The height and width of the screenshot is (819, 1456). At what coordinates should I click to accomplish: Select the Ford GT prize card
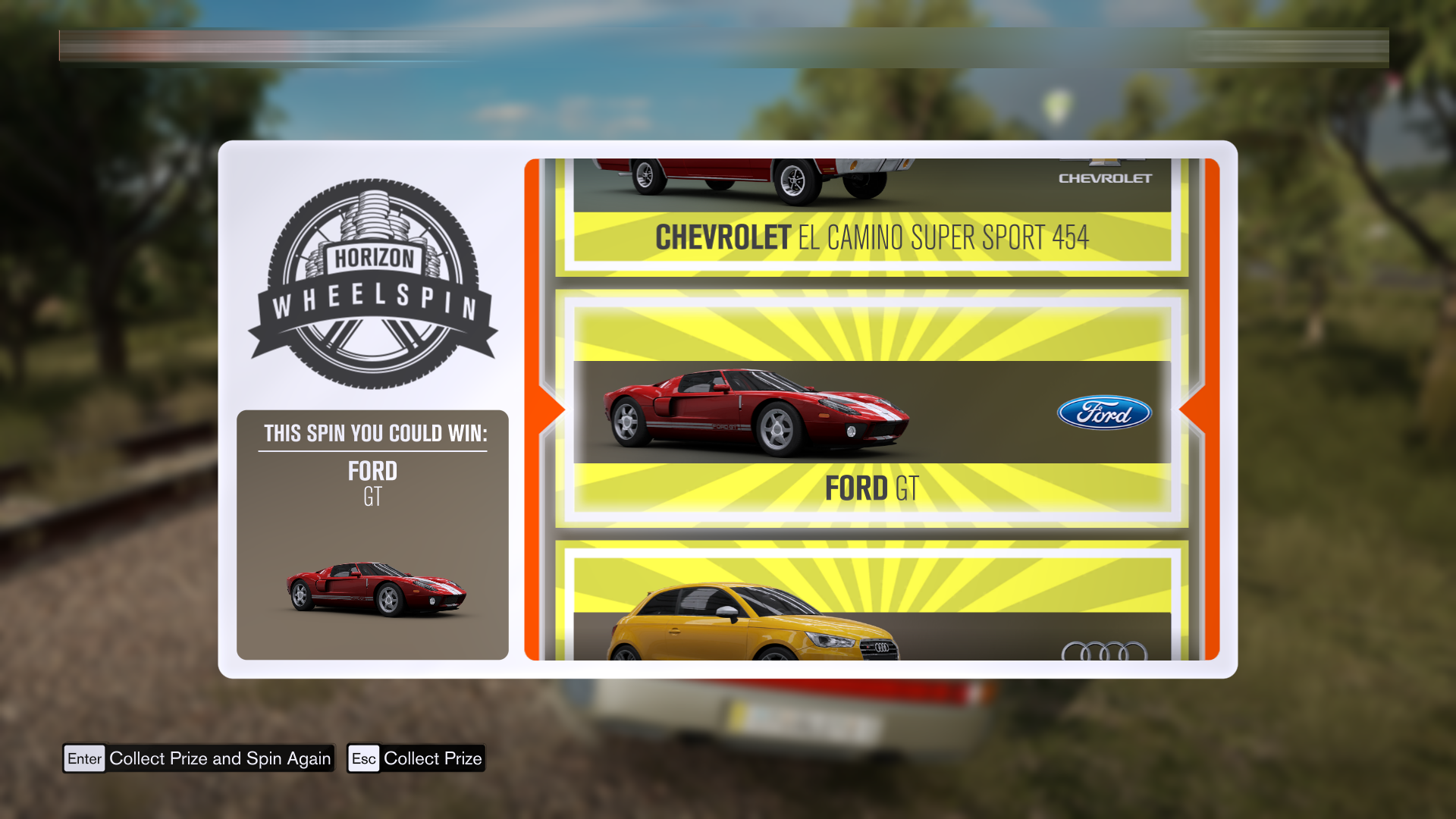click(x=871, y=409)
